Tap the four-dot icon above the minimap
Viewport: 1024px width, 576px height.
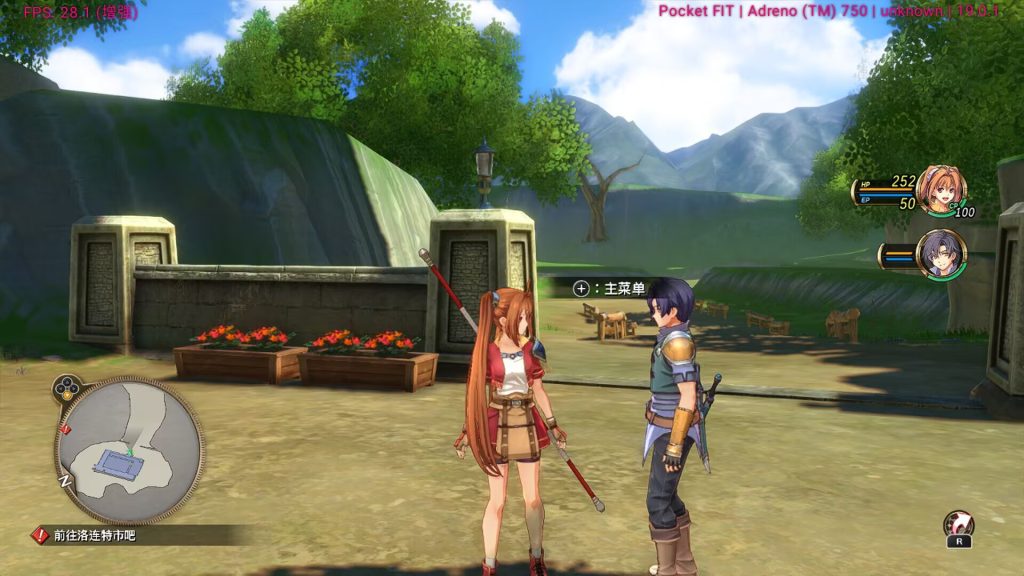pyautogui.click(x=67, y=387)
